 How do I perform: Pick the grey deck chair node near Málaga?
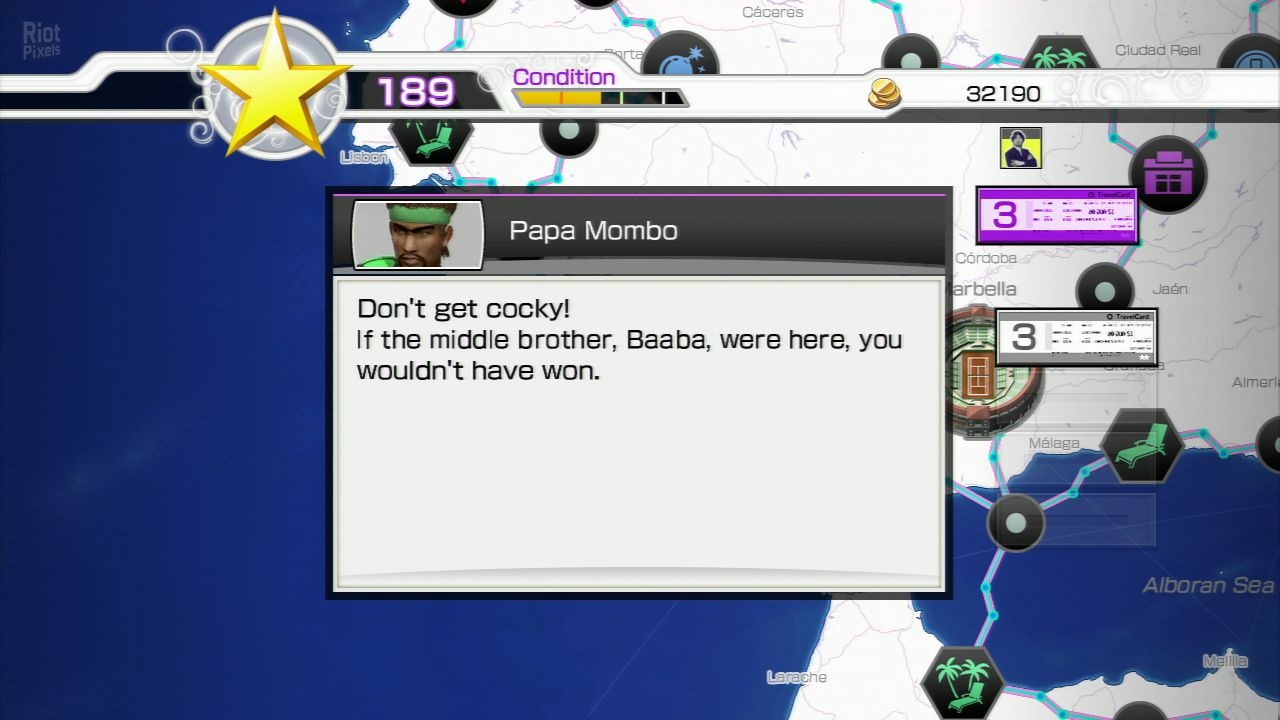pos(1140,445)
